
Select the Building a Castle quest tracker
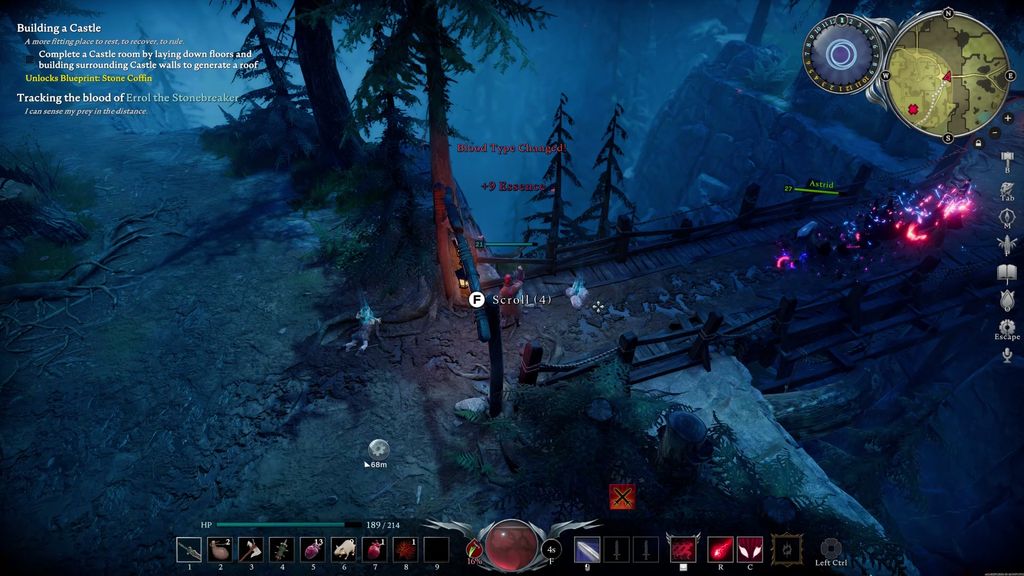pyautogui.click(x=59, y=28)
